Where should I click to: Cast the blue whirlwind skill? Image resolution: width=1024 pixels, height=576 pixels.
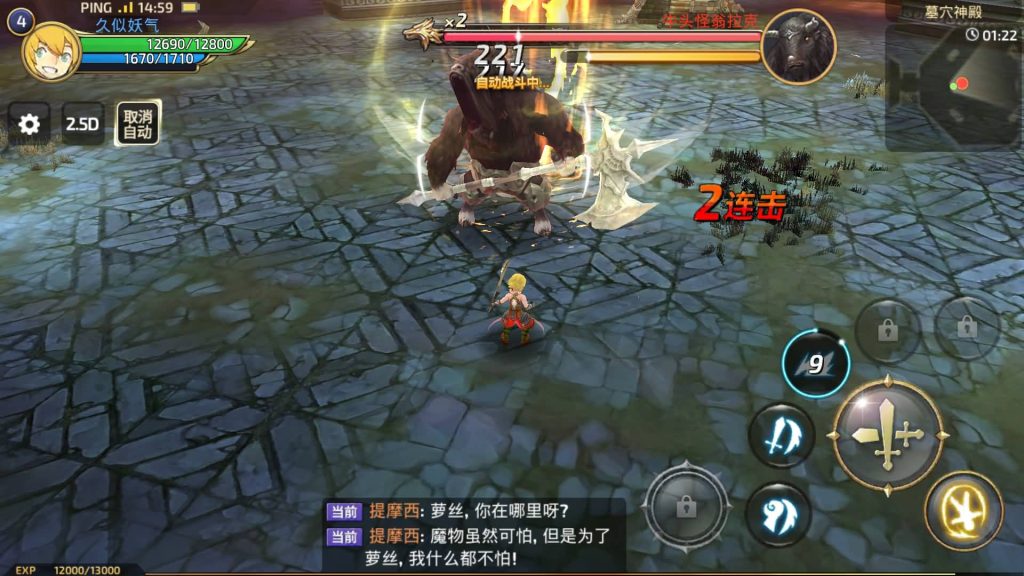coord(778,514)
